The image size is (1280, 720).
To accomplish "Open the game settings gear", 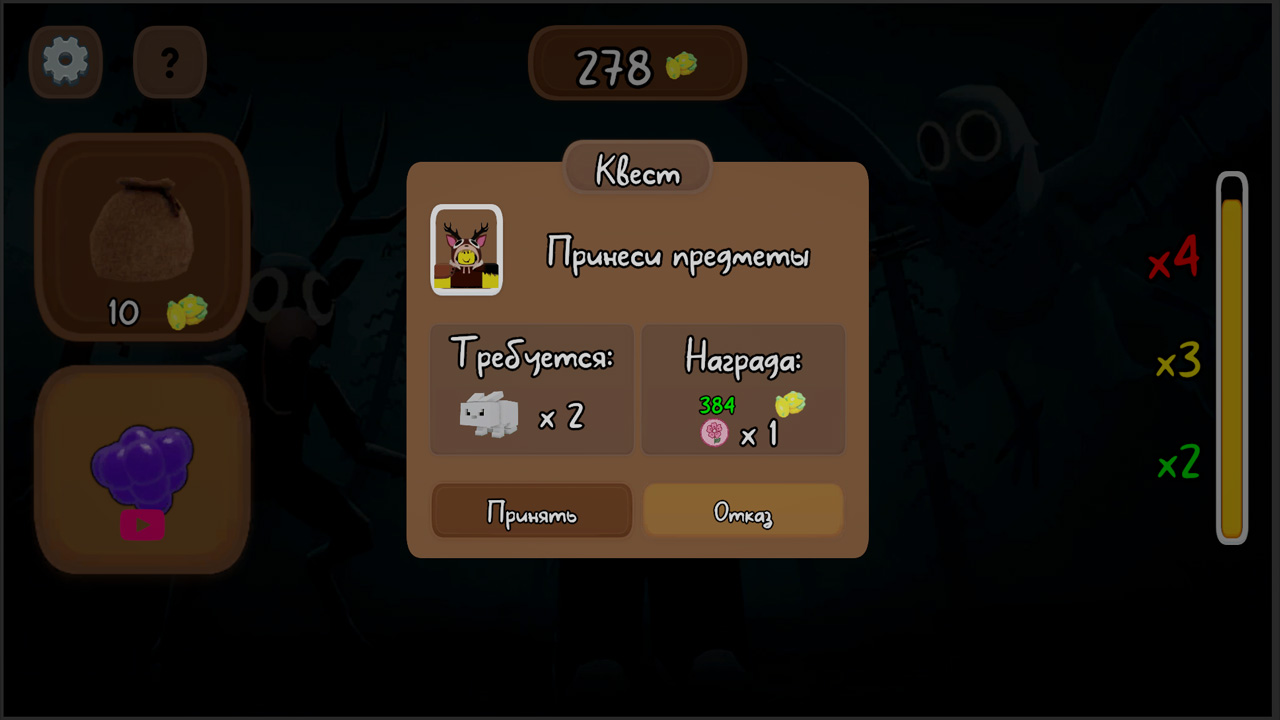I will coord(64,61).
